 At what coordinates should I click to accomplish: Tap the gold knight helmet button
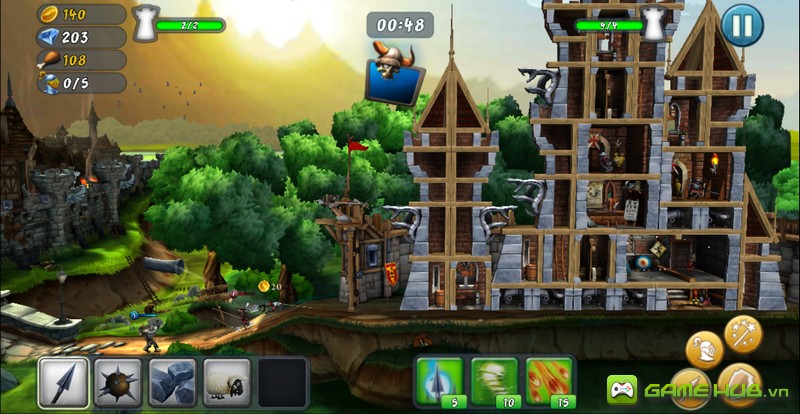coord(705,349)
